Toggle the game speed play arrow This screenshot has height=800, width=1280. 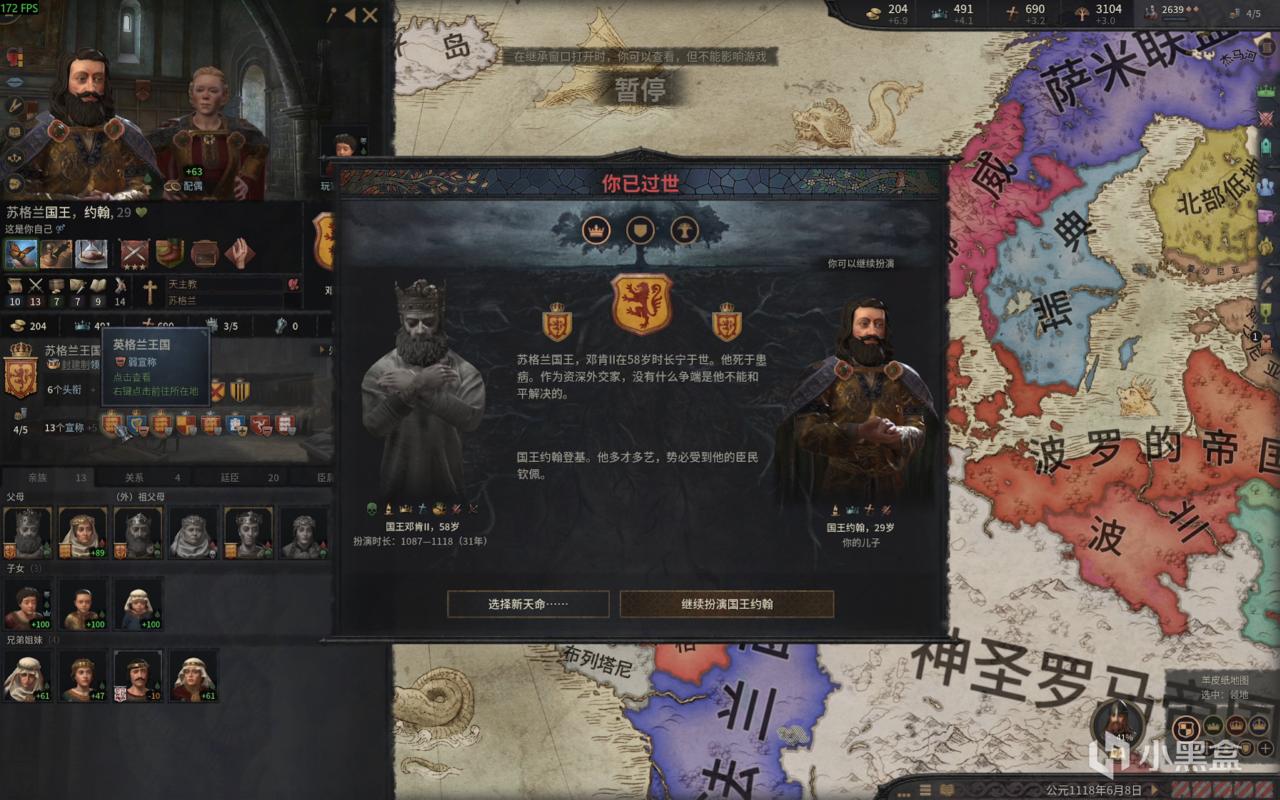[x=1157, y=788]
